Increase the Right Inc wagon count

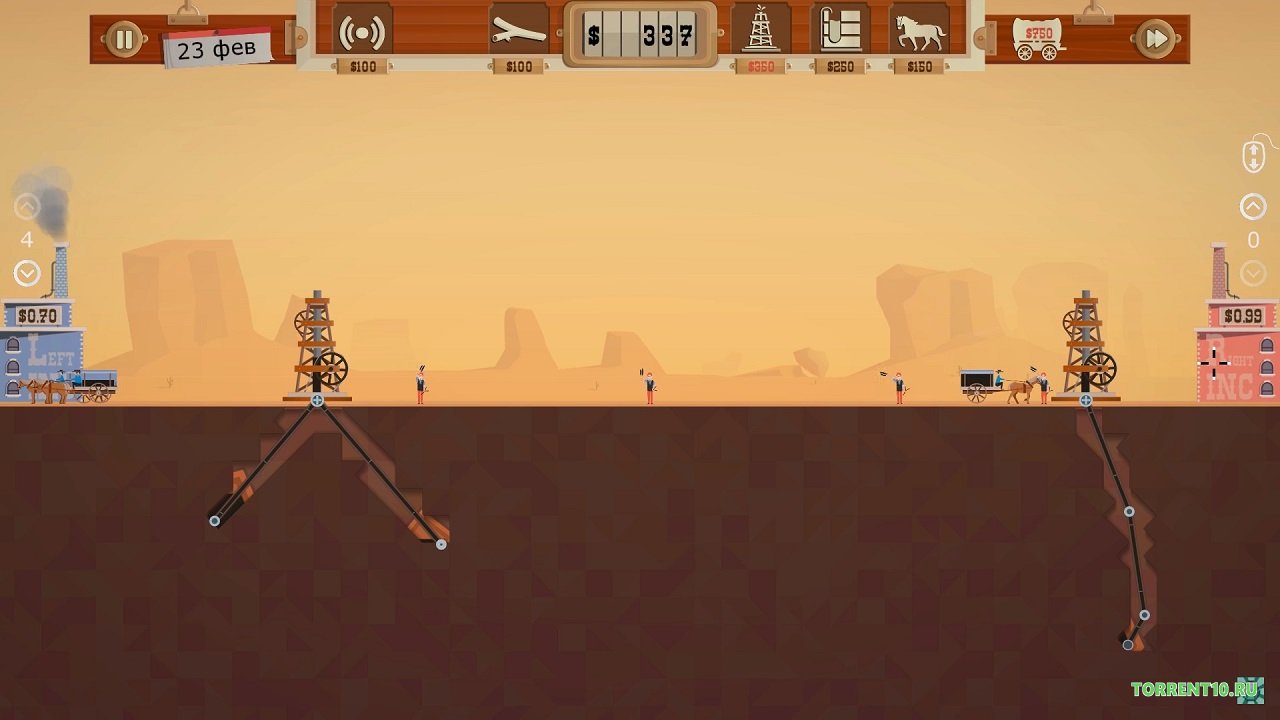tap(1253, 207)
